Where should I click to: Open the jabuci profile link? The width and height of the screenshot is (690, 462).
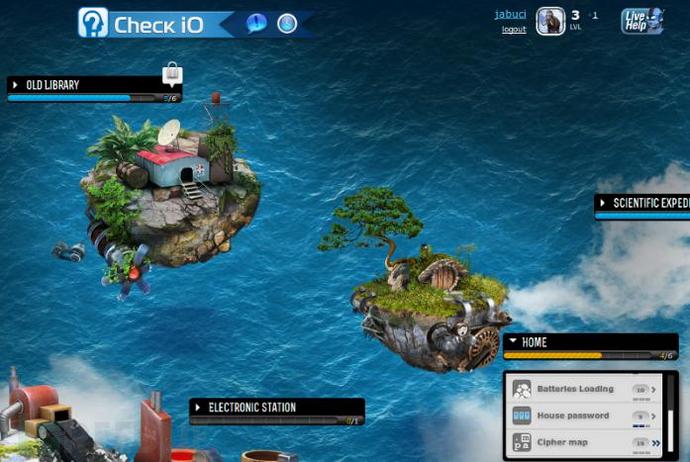click(x=510, y=14)
